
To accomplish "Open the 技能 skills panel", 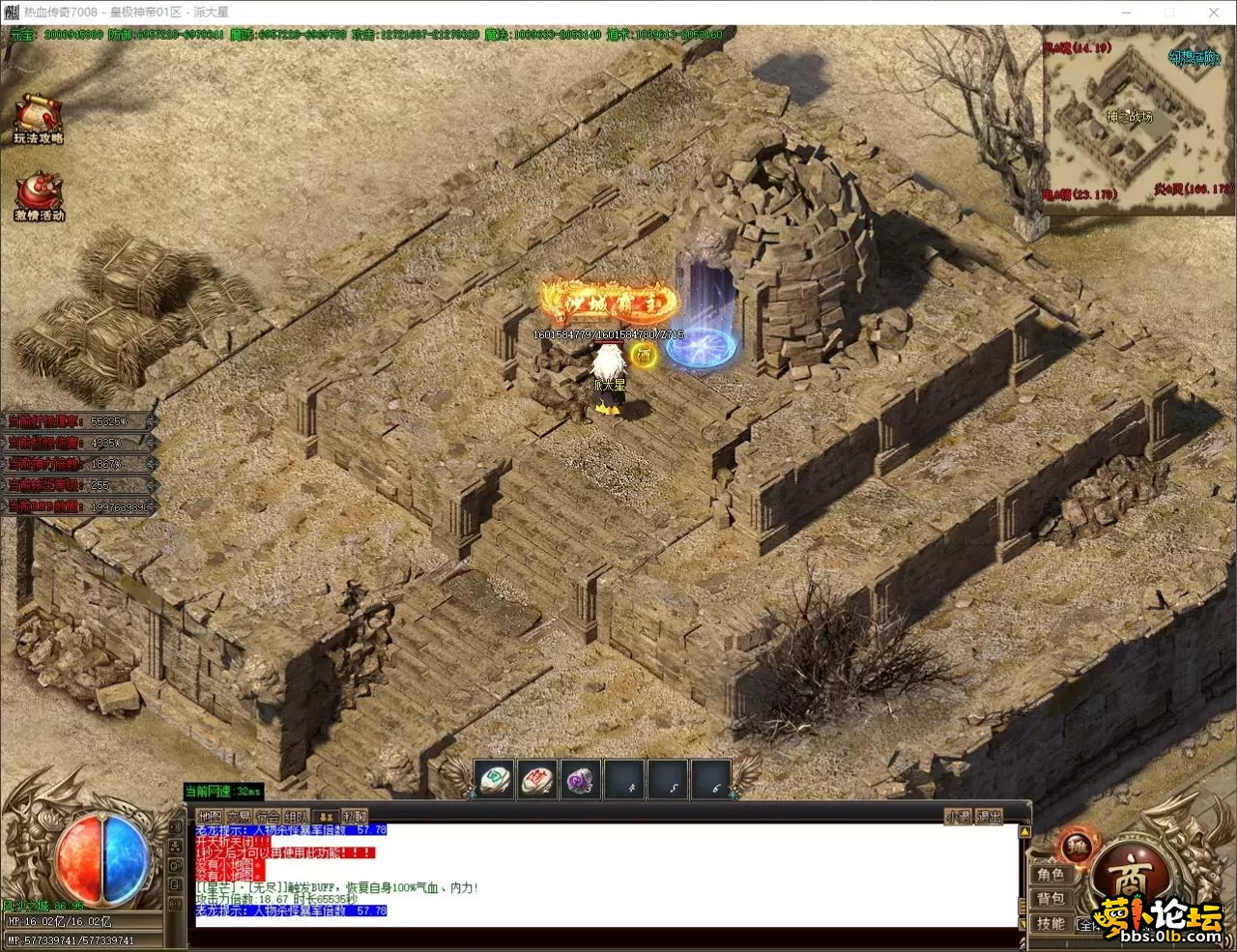I will 1050,924.
